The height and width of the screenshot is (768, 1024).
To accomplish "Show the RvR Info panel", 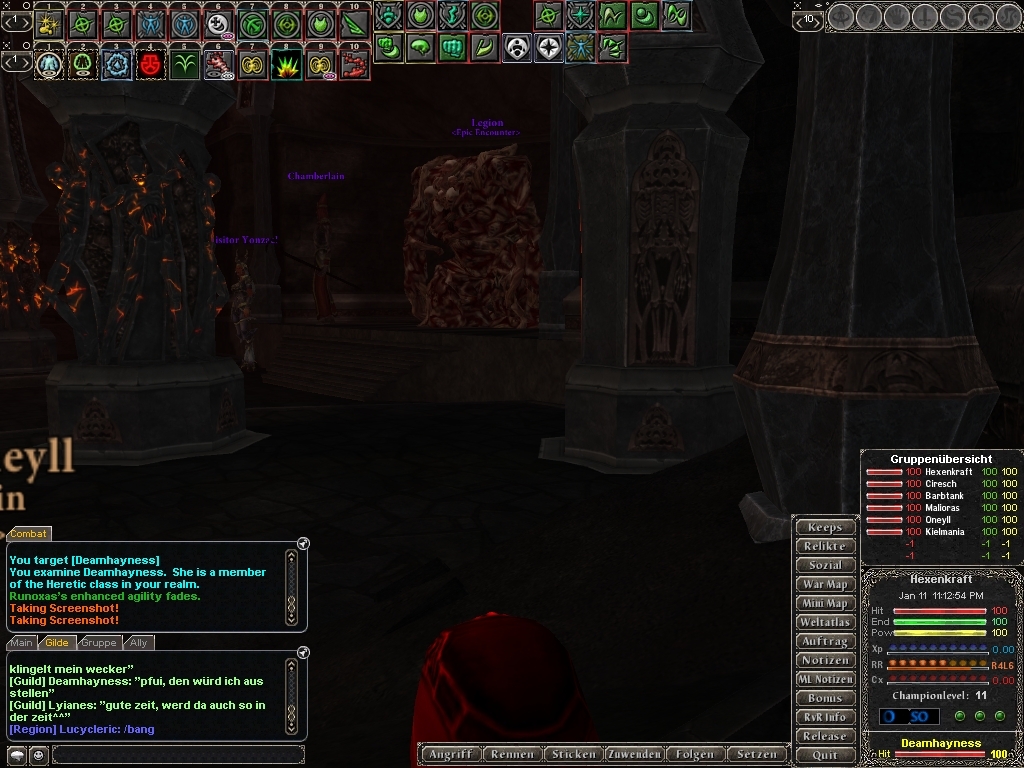I will [x=825, y=717].
